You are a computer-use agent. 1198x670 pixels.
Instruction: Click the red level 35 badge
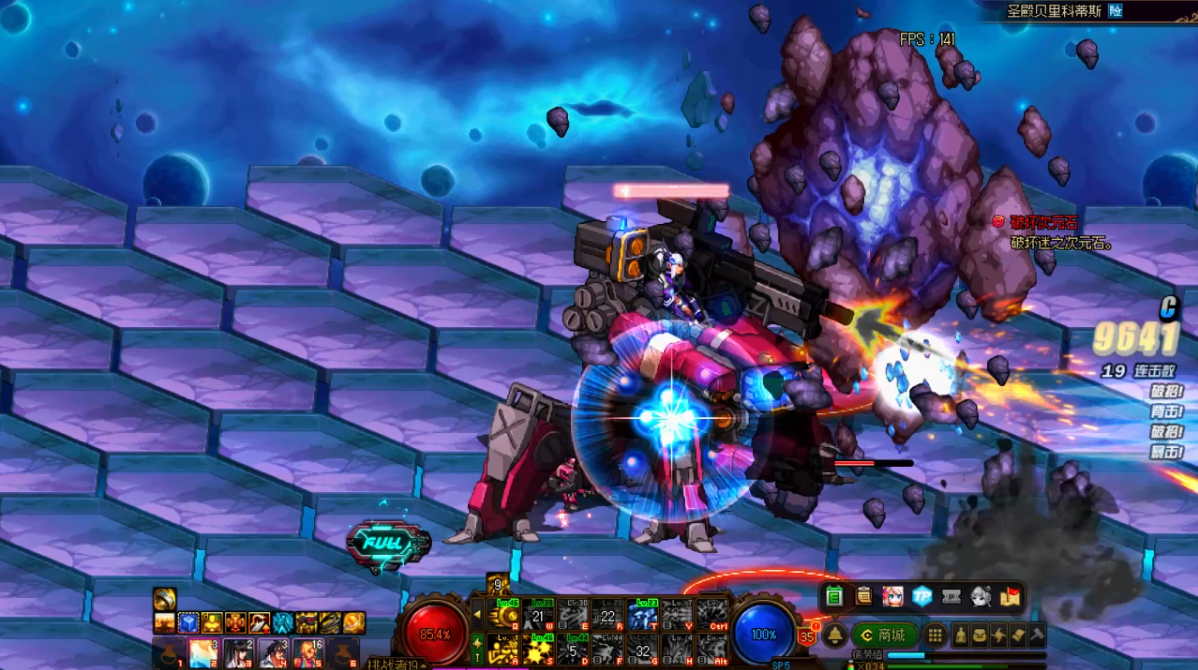tap(807, 635)
